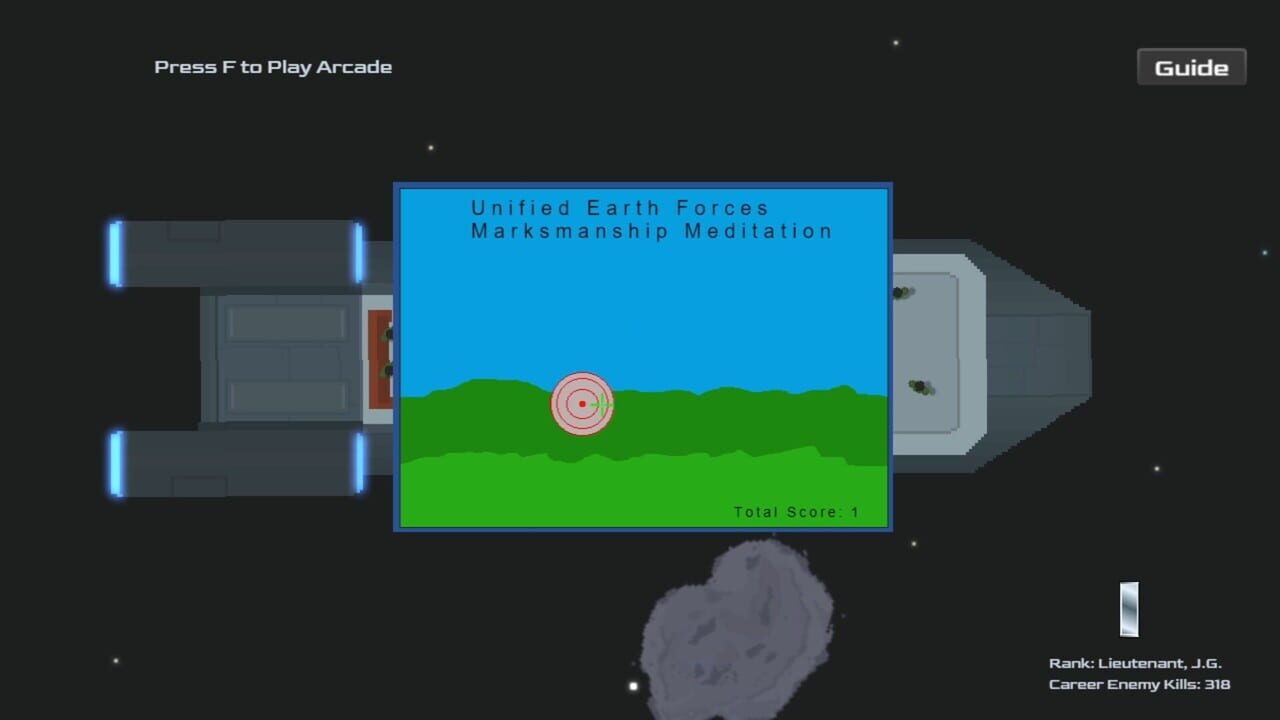The height and width of the screenshot is (720, 1280).
Task: Click the Press F to Play Arcade prompt
Action: pyautogui.click(x=272, y=67)
